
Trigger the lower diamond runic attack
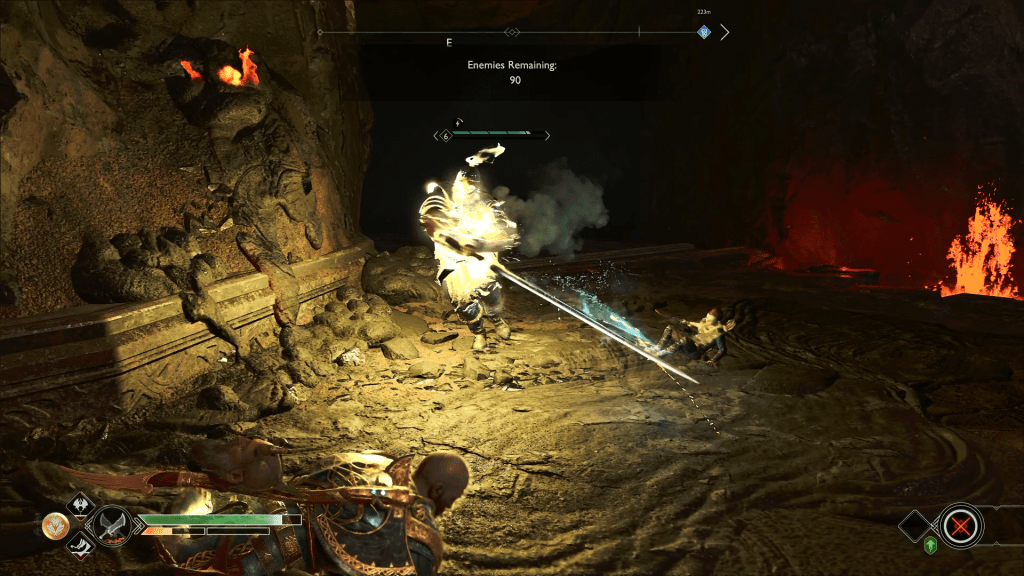(79, 544)
